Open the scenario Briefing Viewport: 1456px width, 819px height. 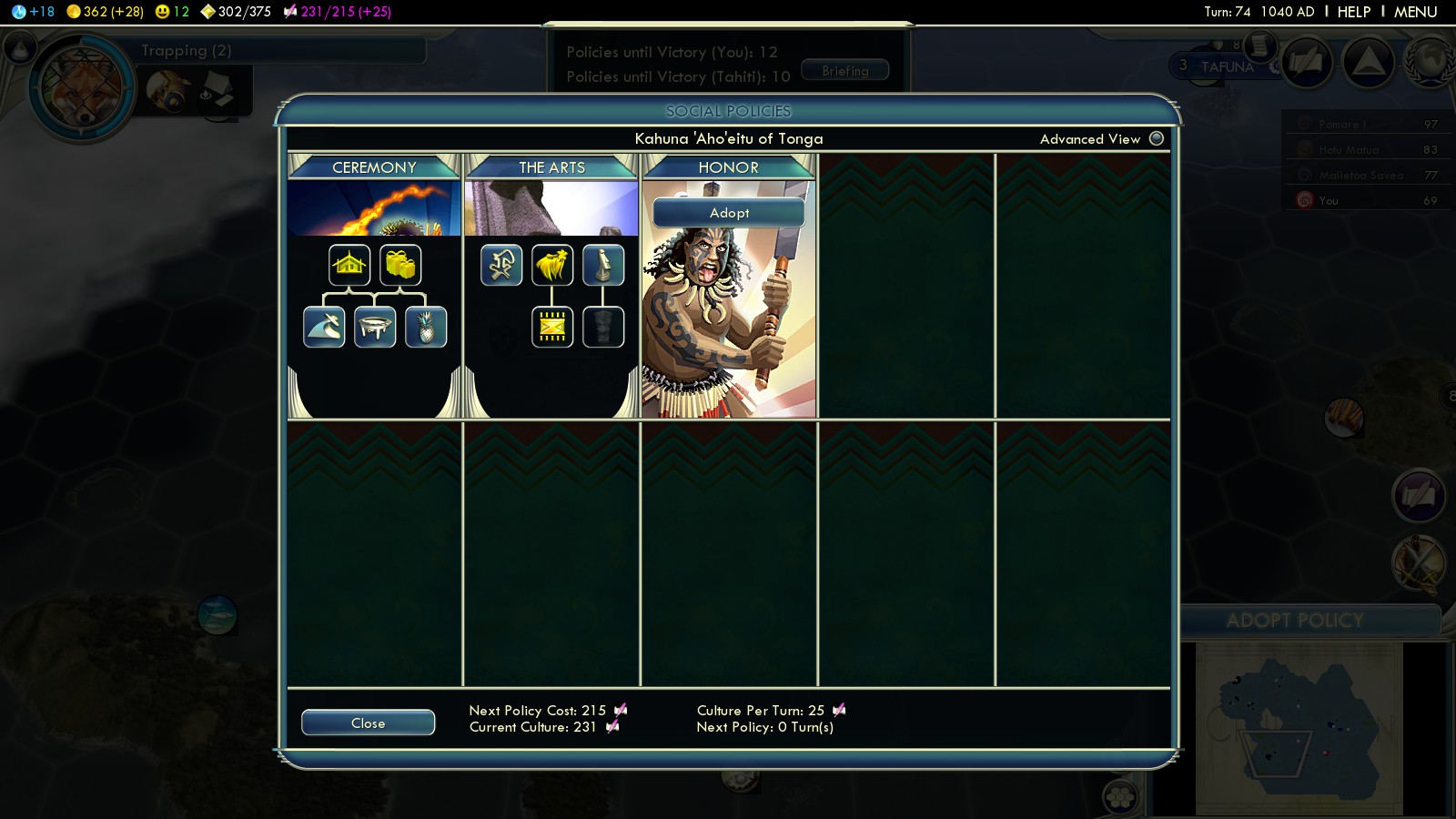(844, 70)
